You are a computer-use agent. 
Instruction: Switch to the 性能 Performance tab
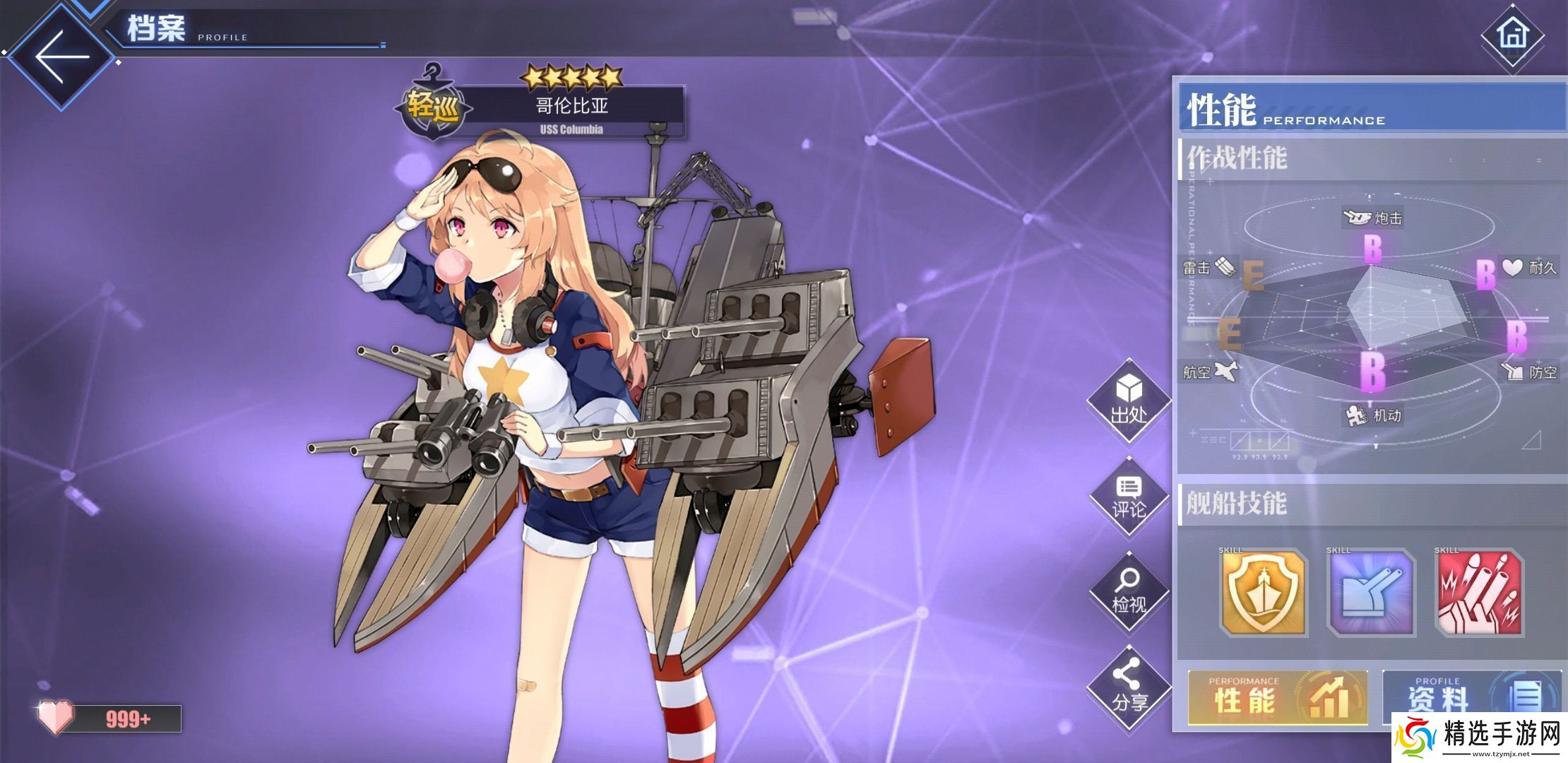point(1278,698)
